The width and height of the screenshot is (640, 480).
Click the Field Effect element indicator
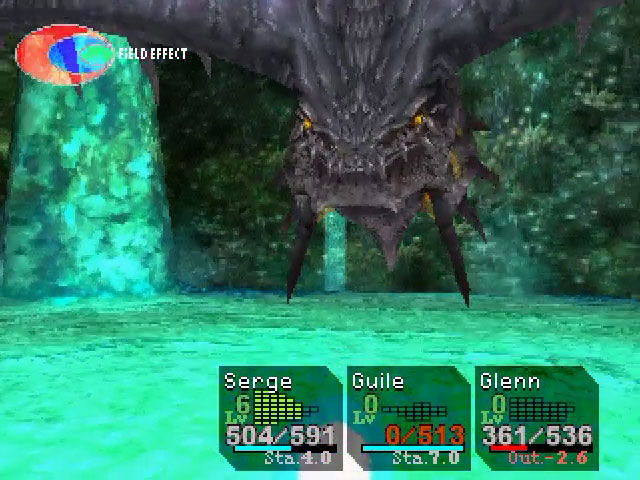click(66, 54)
